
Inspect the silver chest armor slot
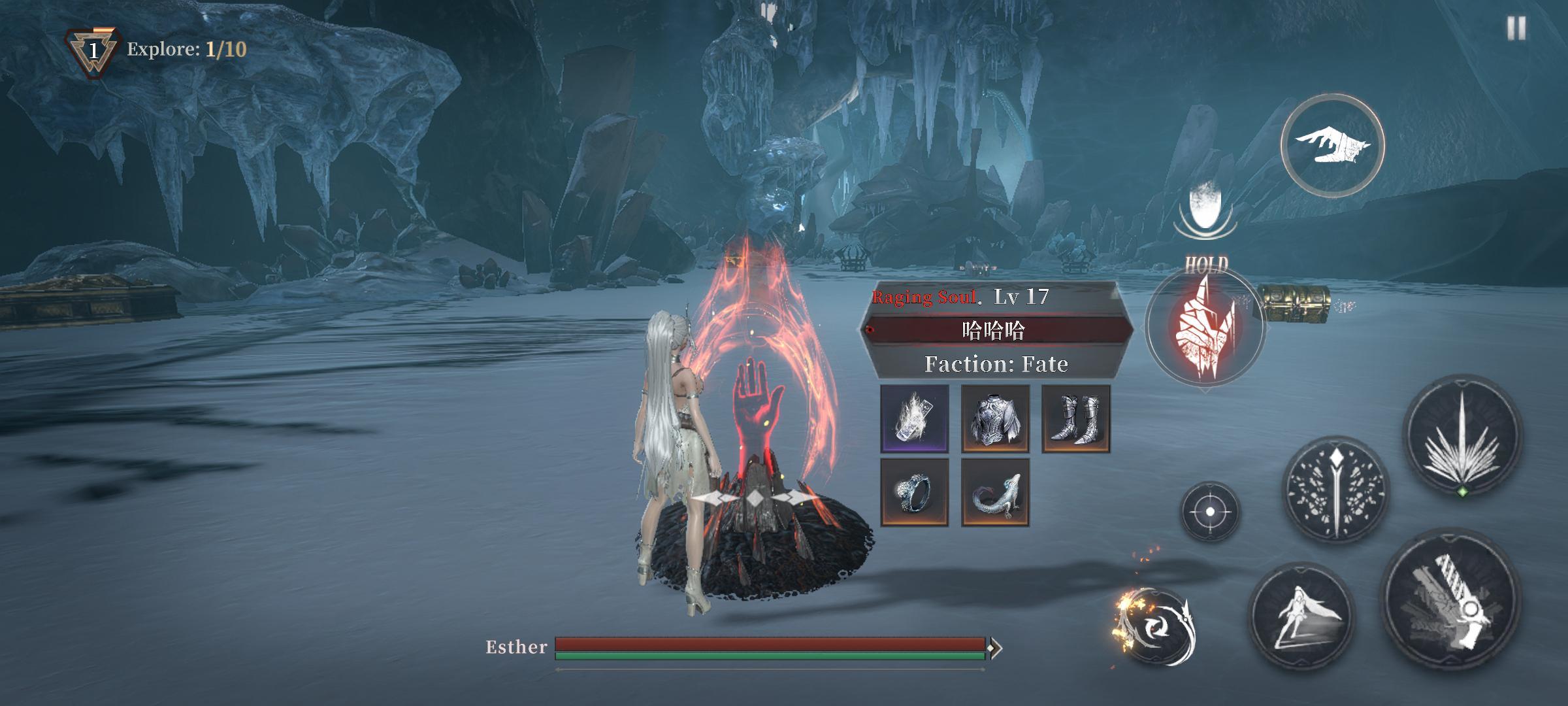tap(995, 418)
